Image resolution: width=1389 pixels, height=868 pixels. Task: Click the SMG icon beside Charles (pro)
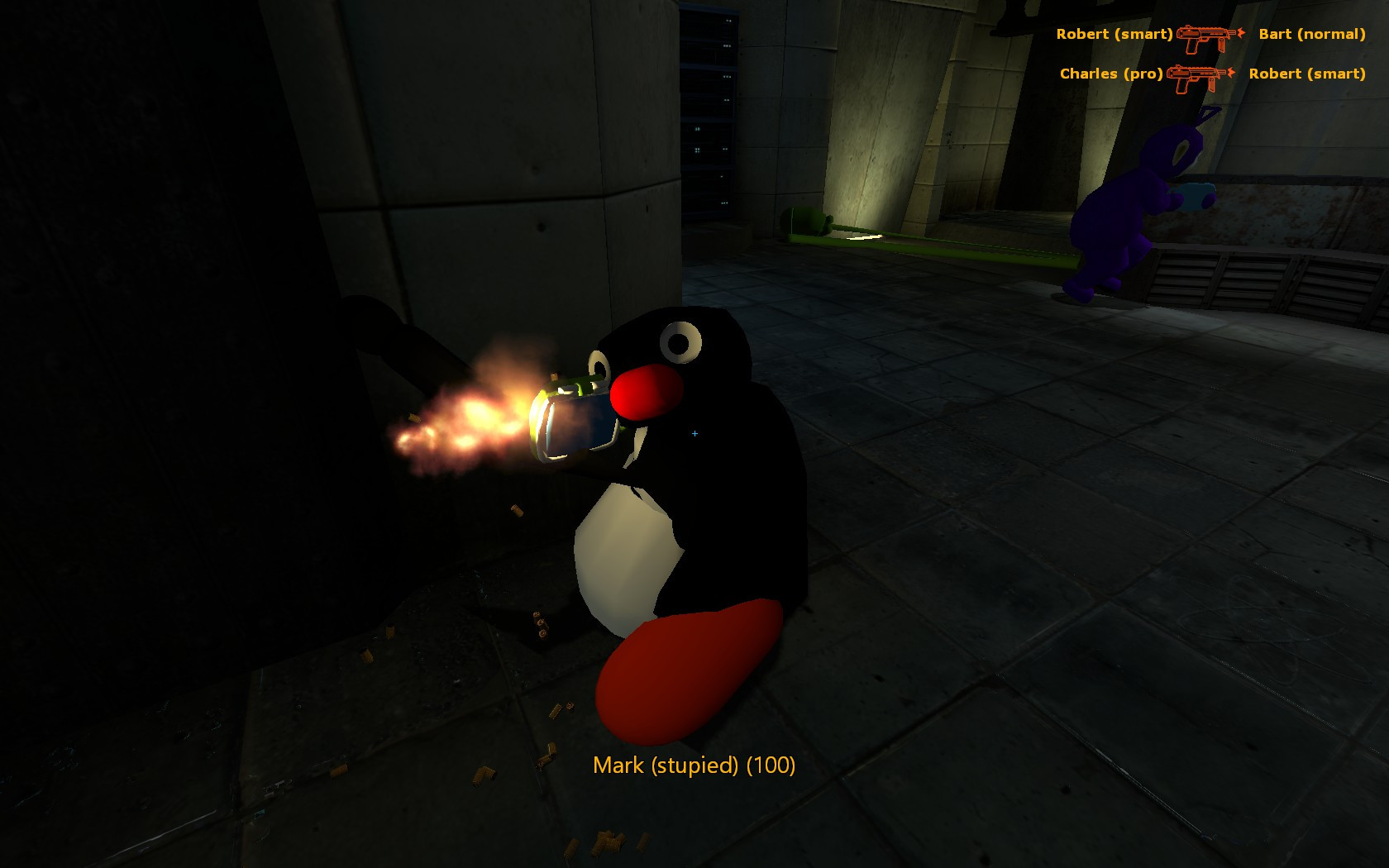[1193, 77]
